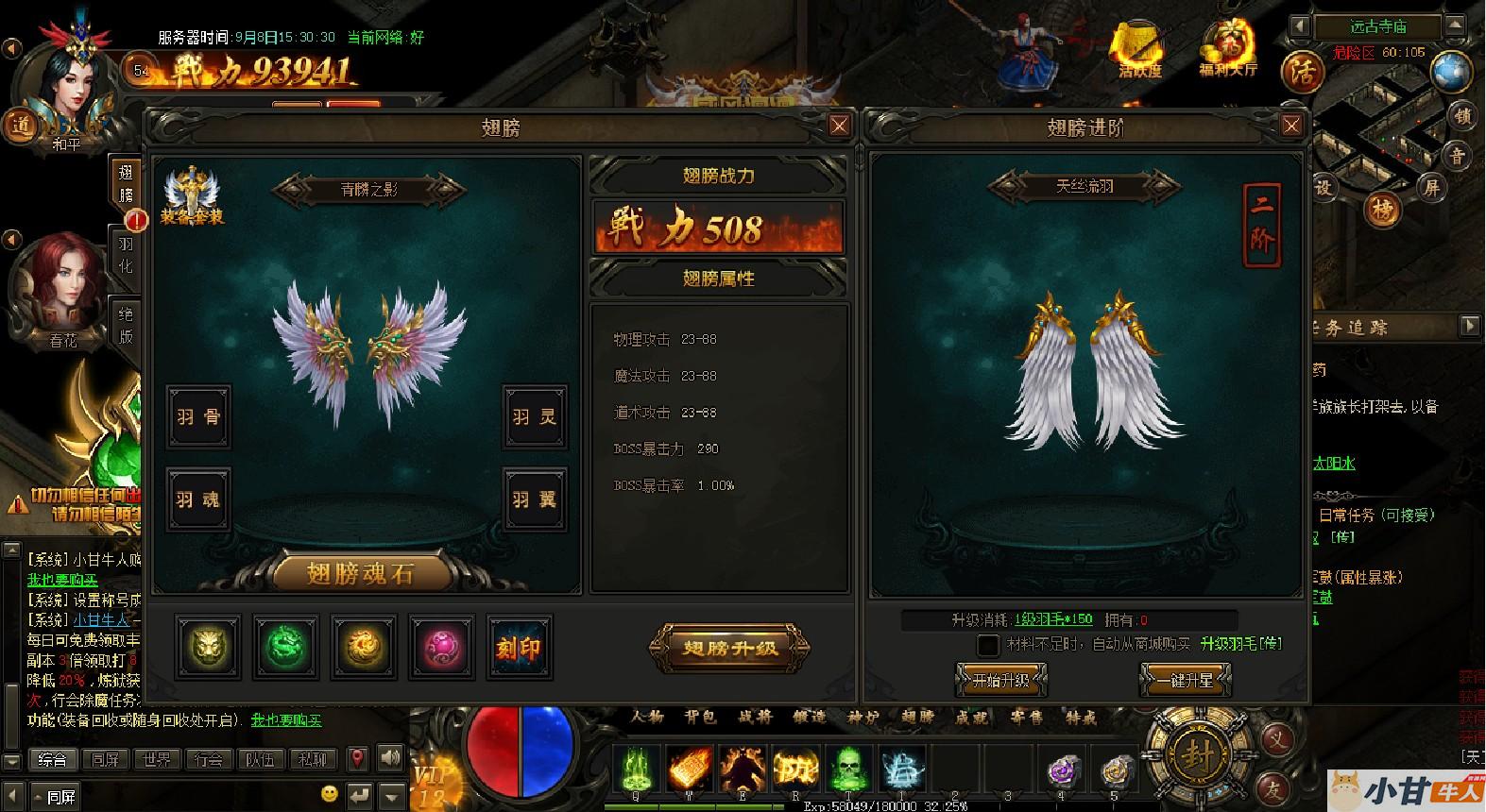Select the 羽魂 feather soul slot

tap(198, 499)
